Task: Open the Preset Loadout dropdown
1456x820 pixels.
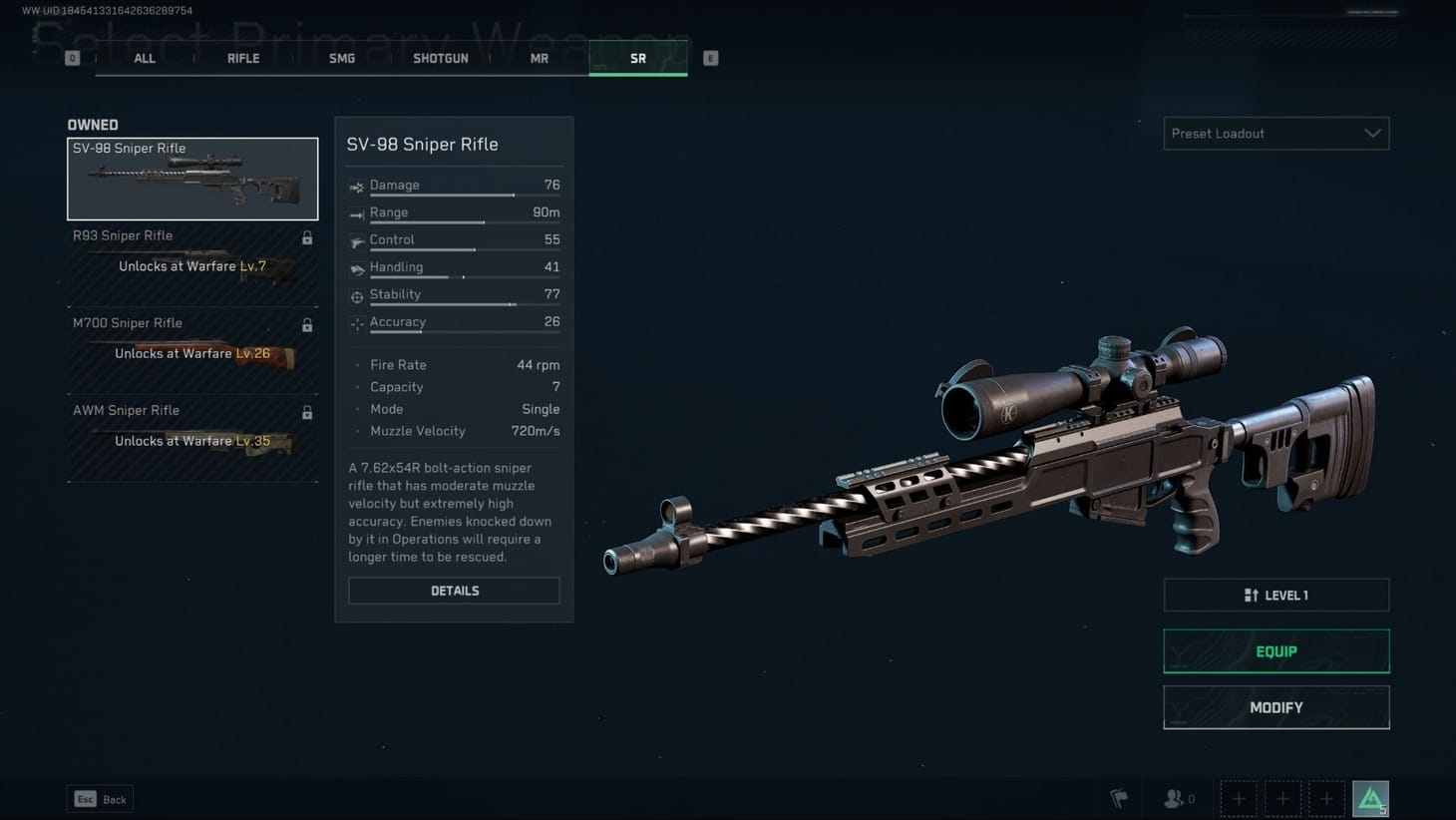Action: click(1276, 133)
